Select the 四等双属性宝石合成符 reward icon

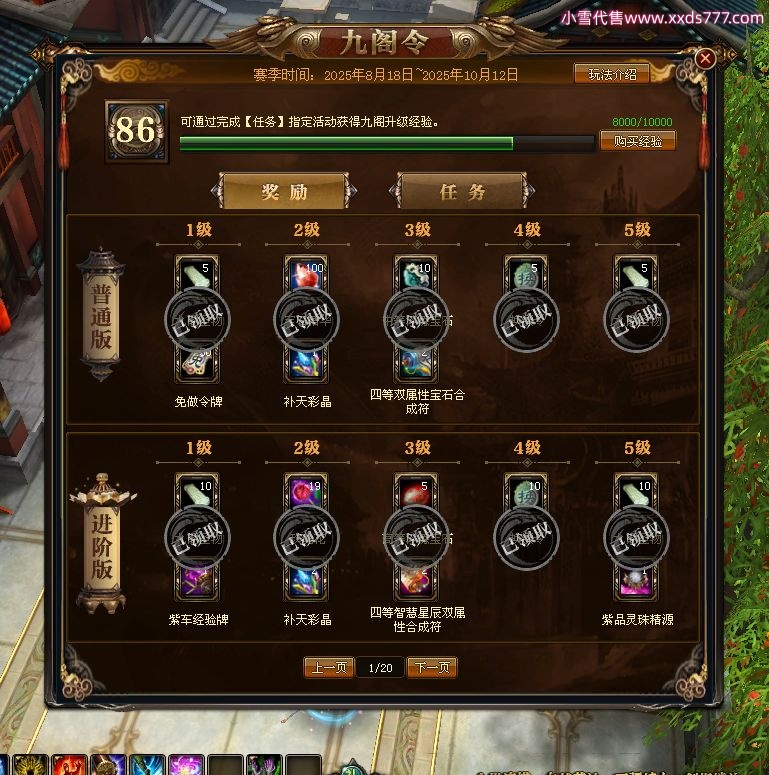coord(416,364)
